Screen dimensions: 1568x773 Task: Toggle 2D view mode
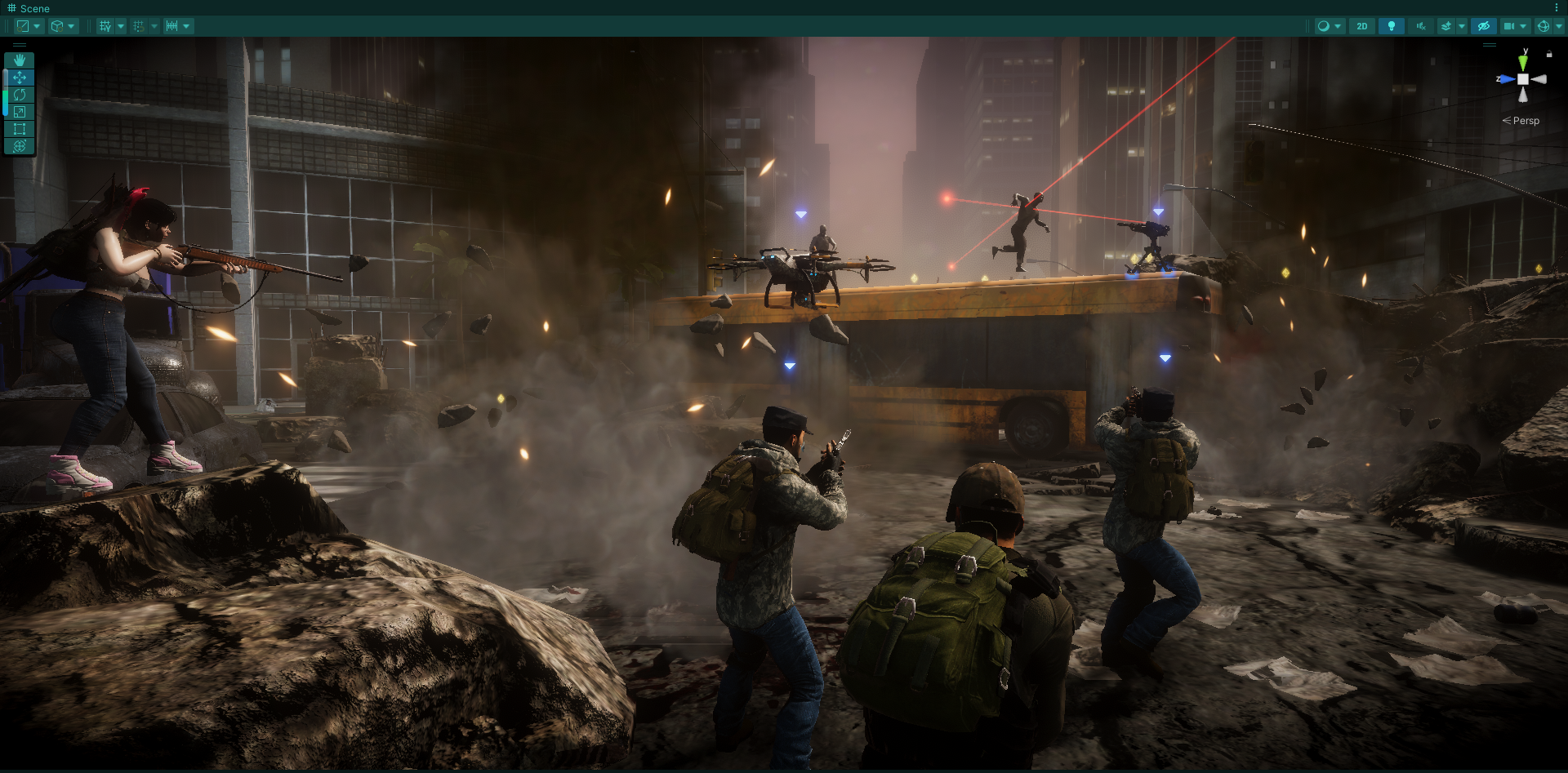point(1362,26)
